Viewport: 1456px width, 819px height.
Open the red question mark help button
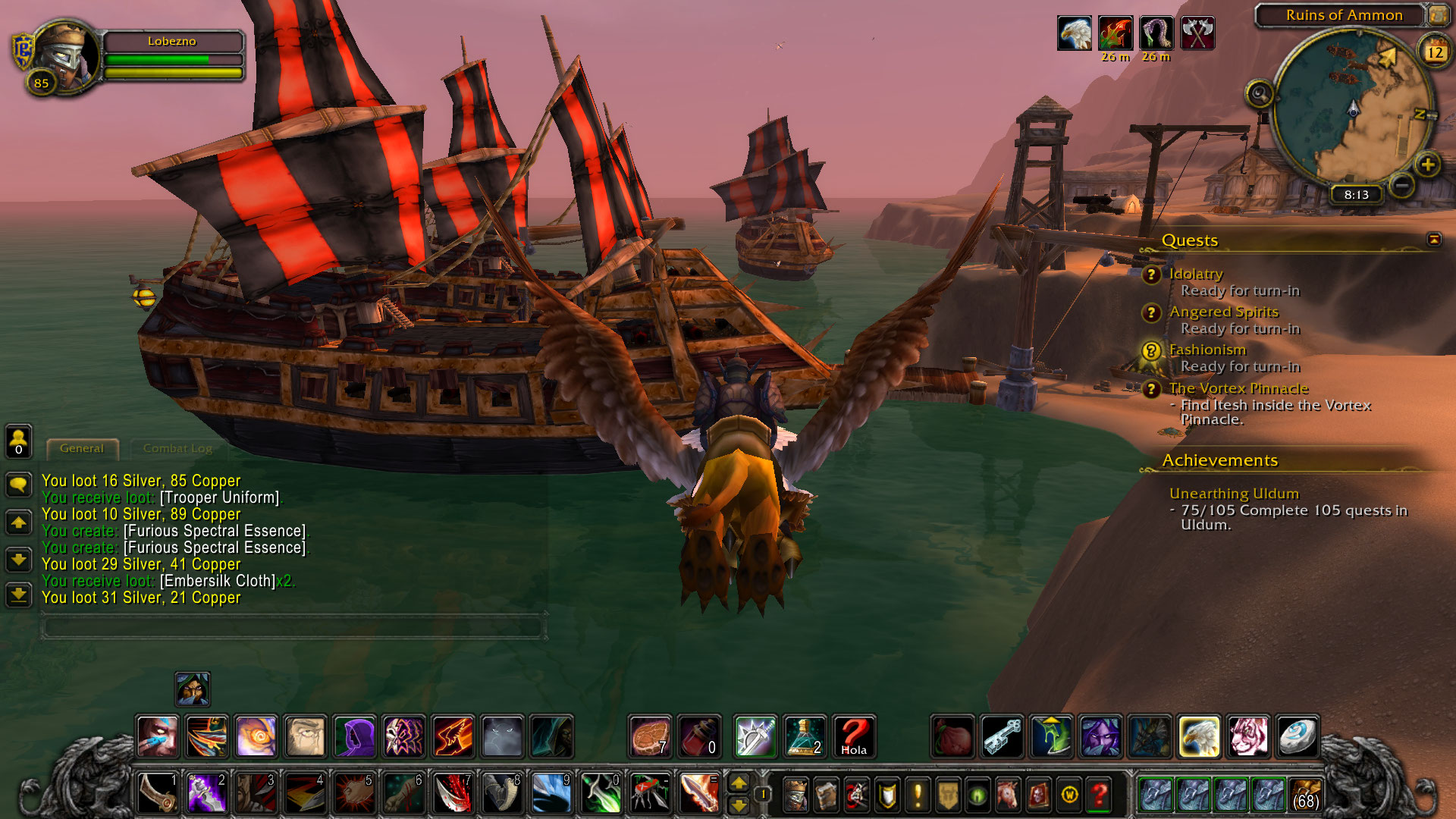[1099, 795]
